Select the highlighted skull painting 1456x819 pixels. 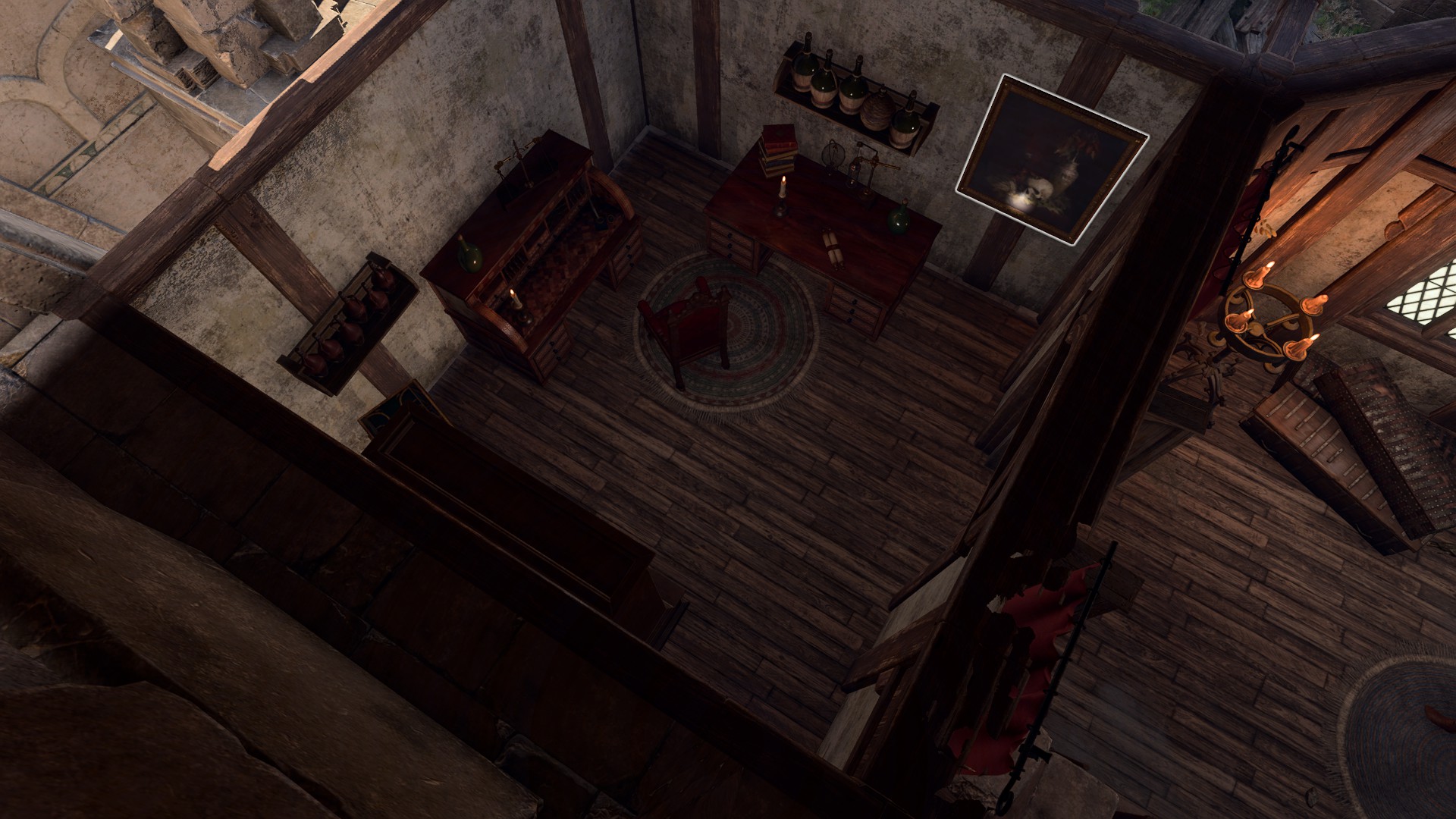[1053, 160]
